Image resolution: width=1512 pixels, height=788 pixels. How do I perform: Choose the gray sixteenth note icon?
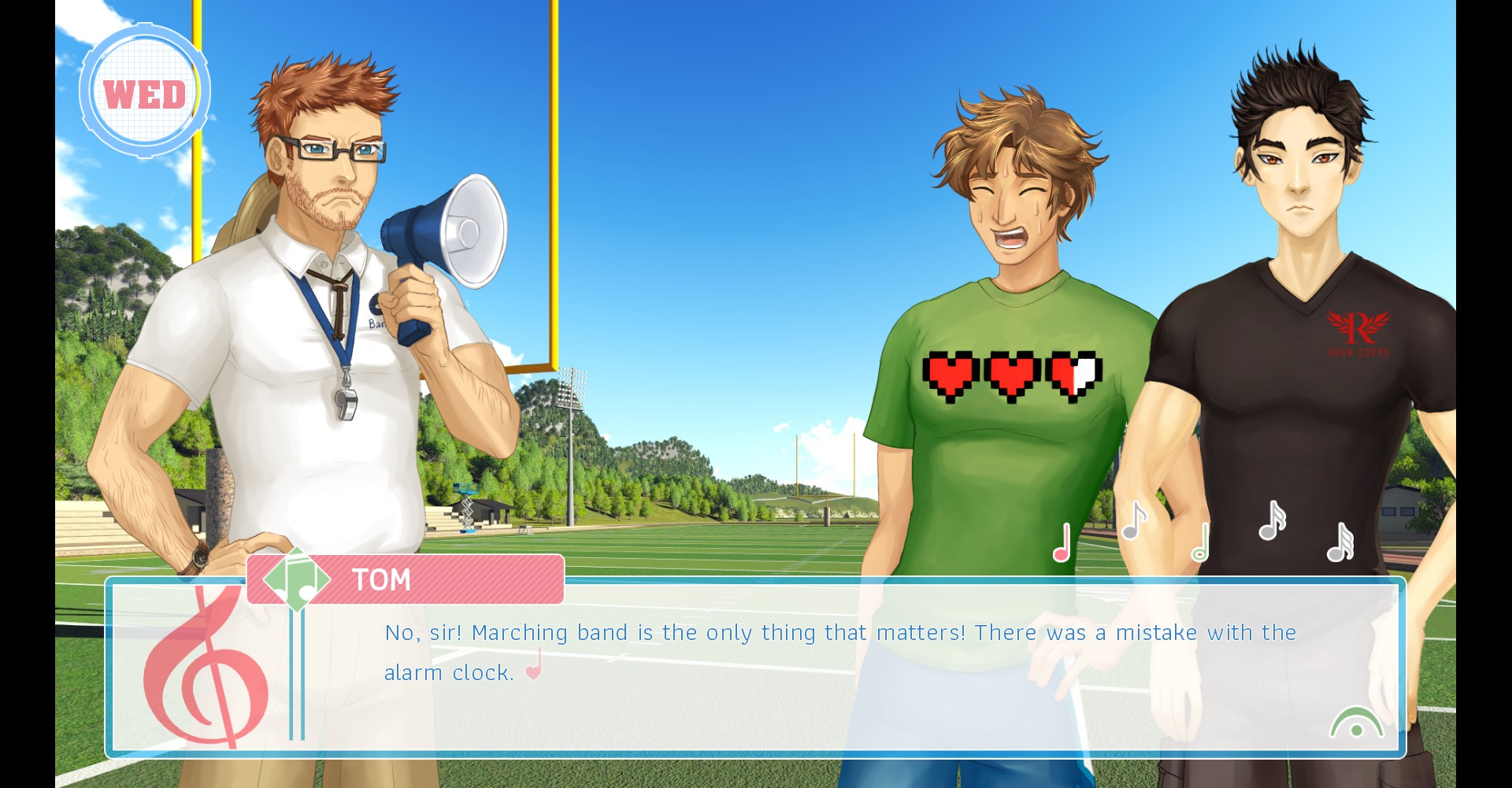(1271, 521)
